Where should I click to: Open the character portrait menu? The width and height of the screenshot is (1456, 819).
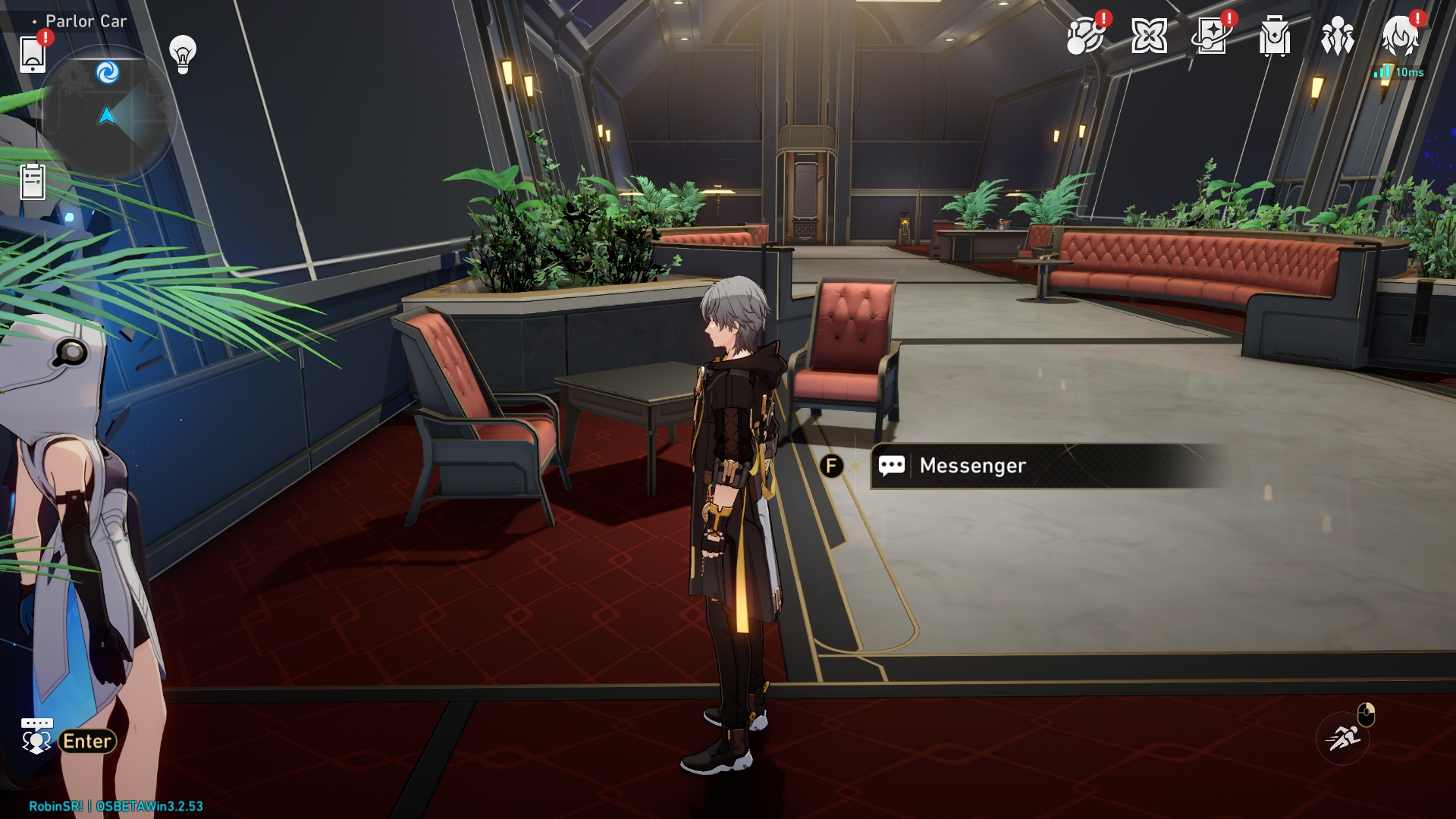pyautogui.click(x=1400, y=36)
